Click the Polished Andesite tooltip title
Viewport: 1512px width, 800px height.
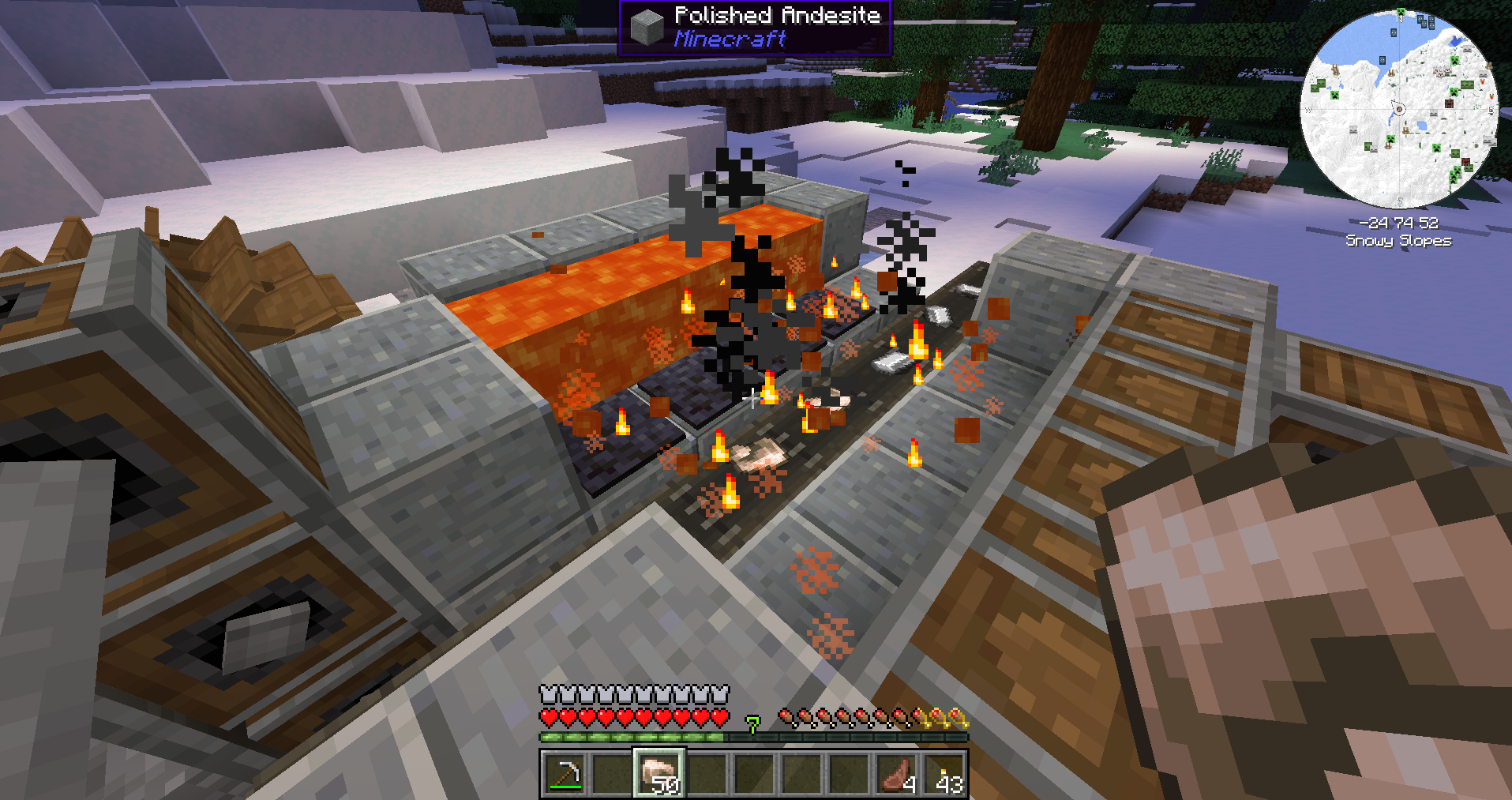tap(778, 15)
